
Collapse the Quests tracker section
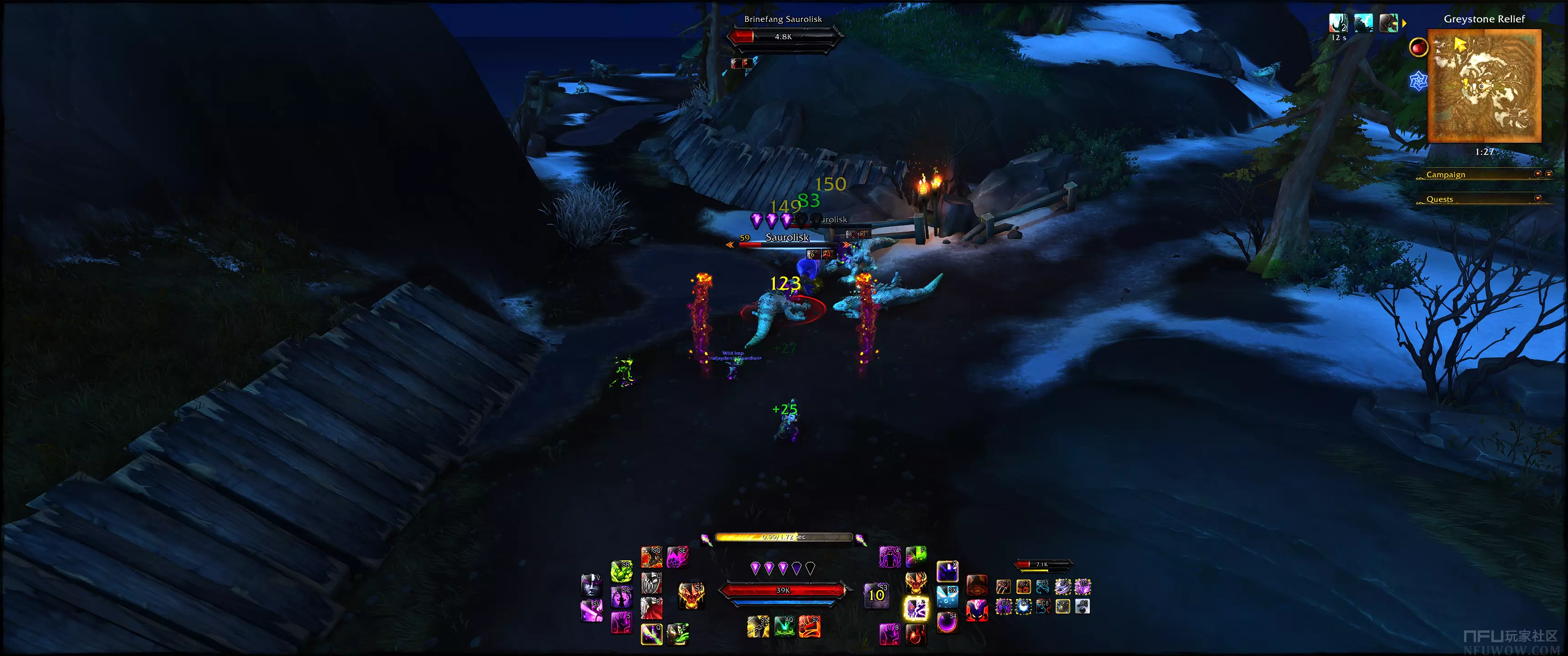[1537, 198]
